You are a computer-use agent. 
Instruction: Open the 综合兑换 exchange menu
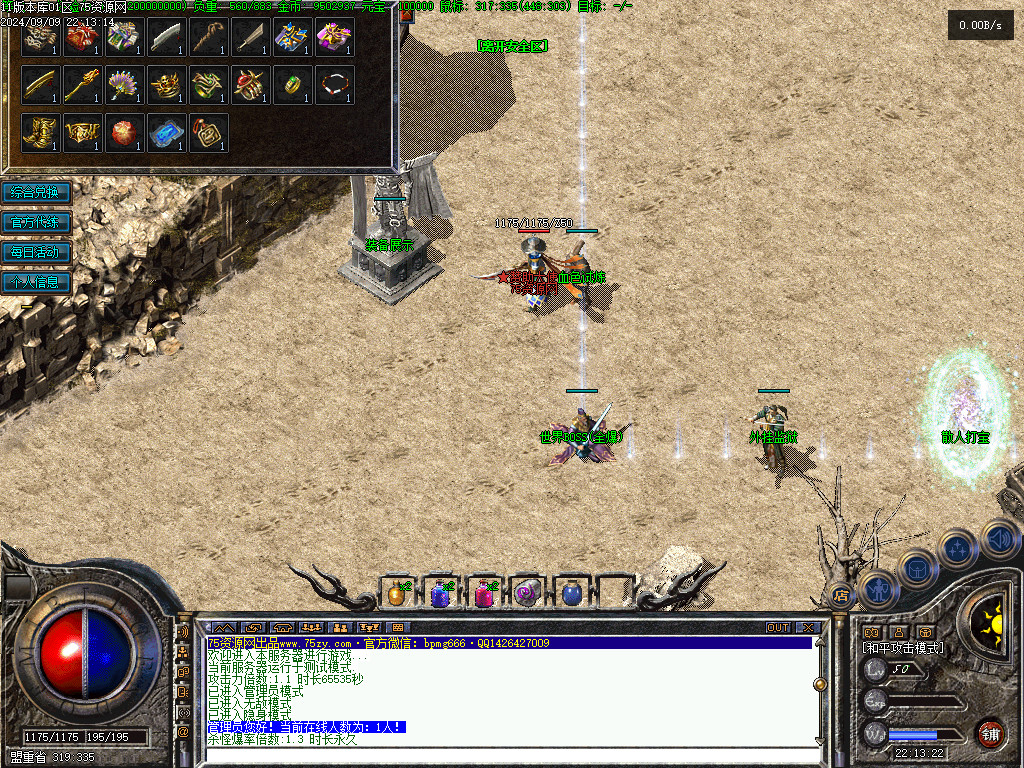36,192
